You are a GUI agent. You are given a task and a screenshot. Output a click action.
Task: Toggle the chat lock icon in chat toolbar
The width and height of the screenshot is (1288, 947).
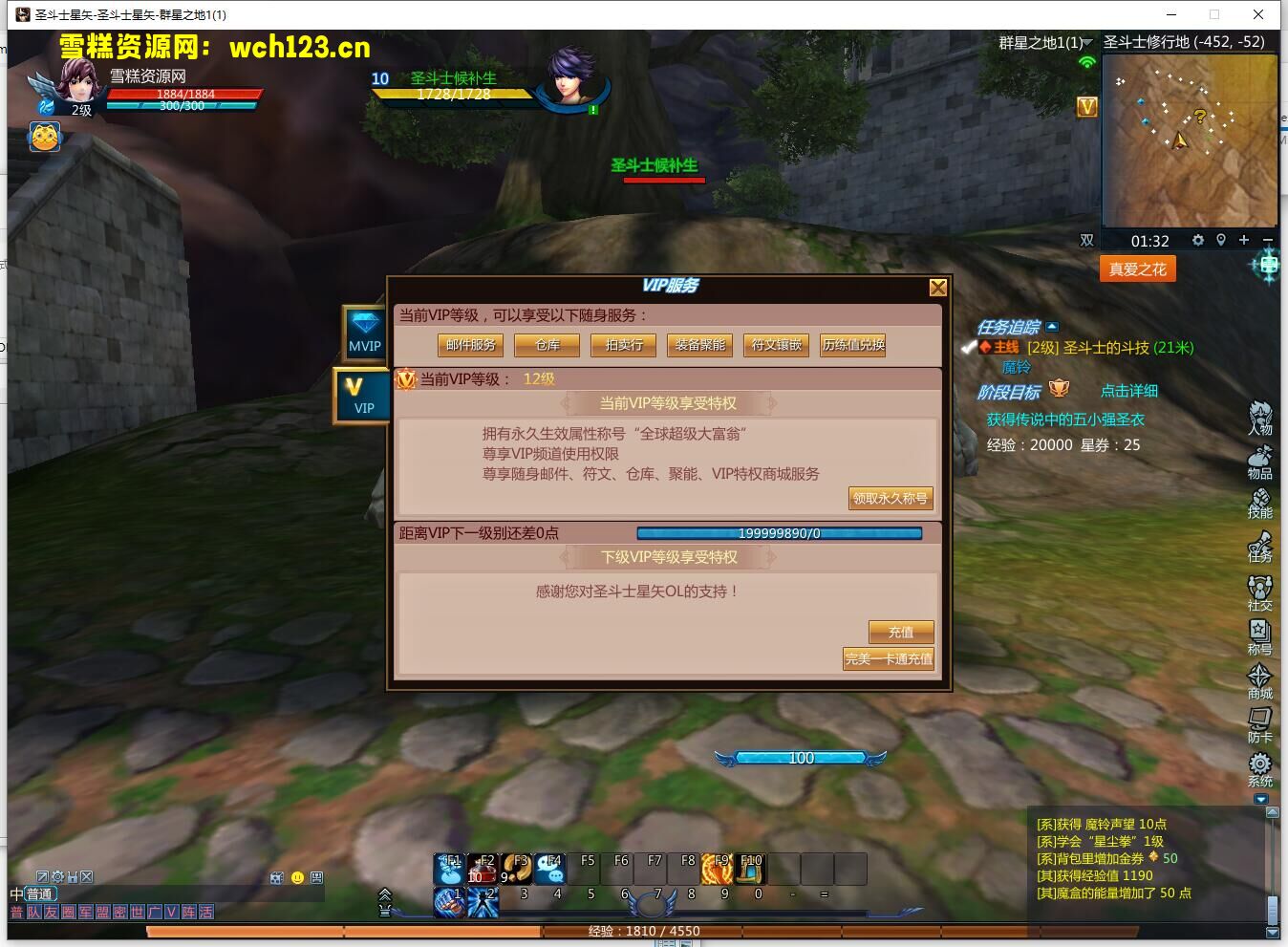[72, 876]
